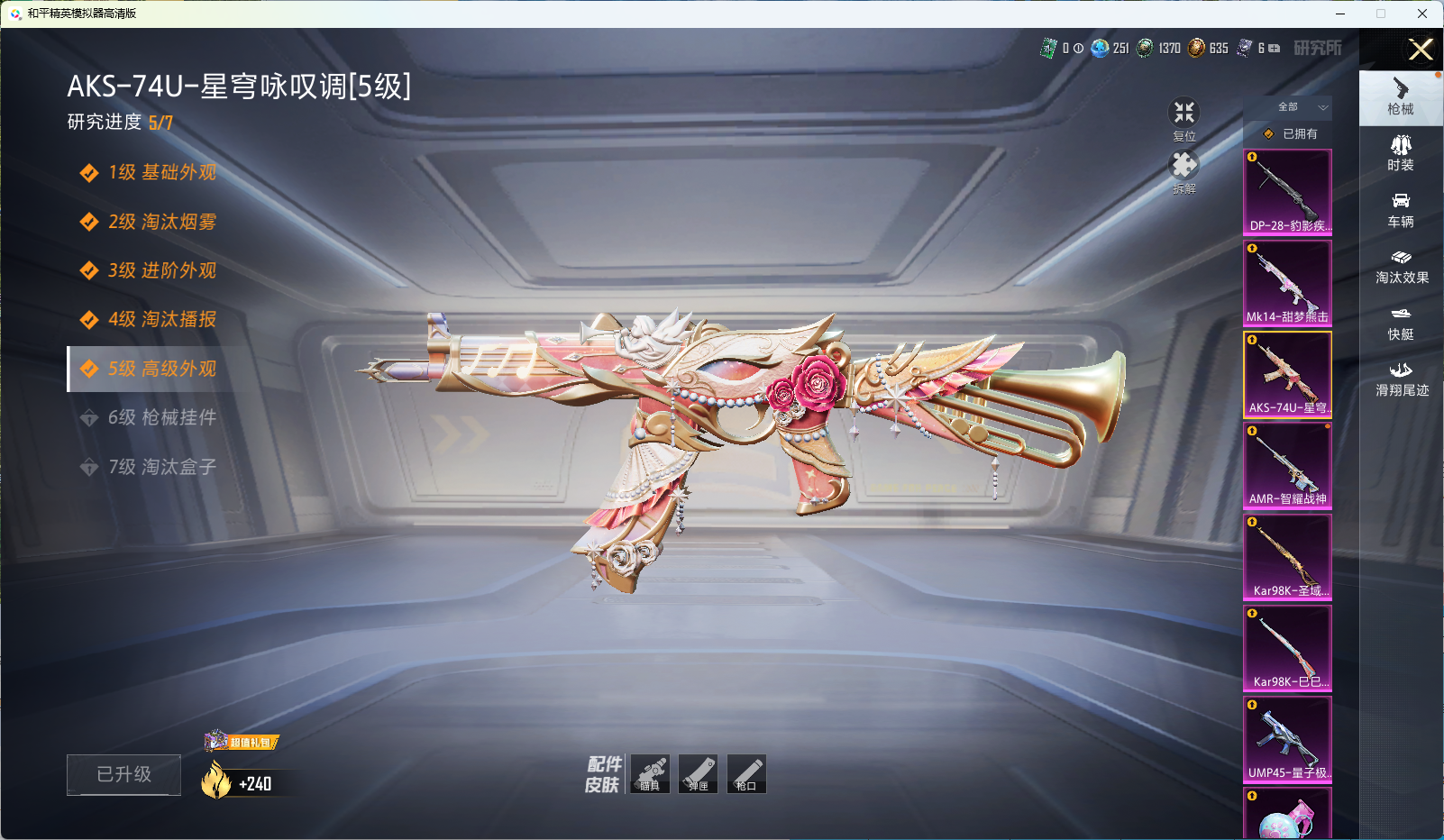Click the 瞄具 scope attachment skin slot
This screenshot has width=1444, height=840.
[x=650, y=774]
